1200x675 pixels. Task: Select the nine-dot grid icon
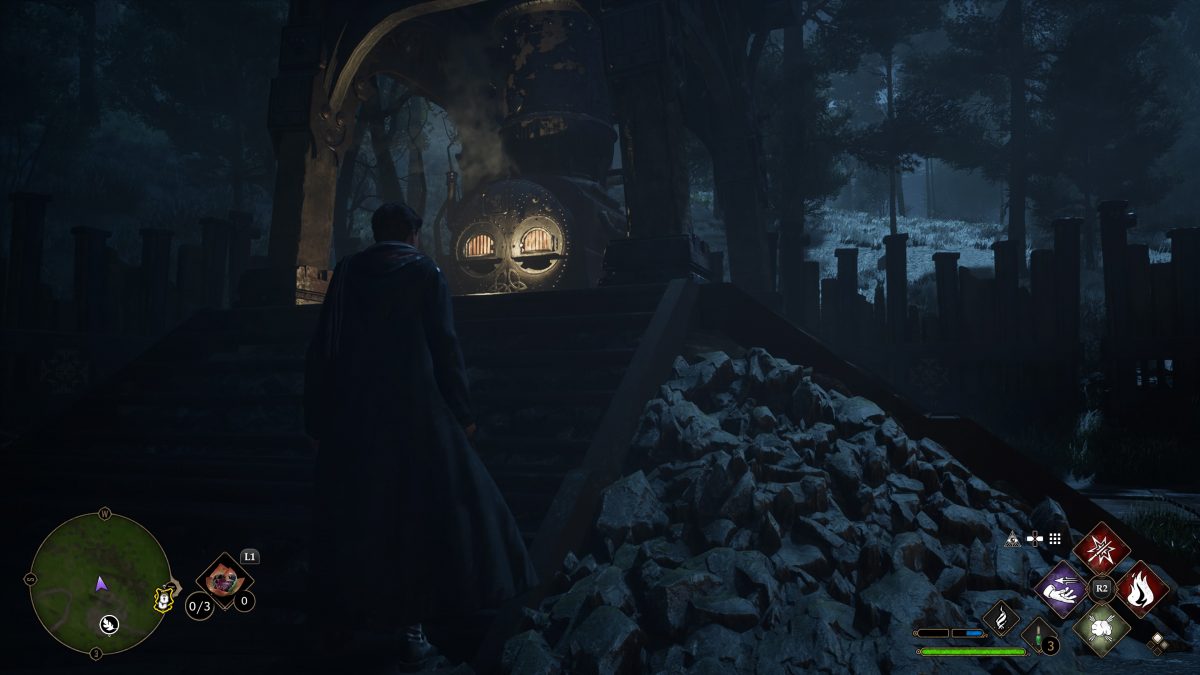pyautogui.click(x=1054, y=538)
